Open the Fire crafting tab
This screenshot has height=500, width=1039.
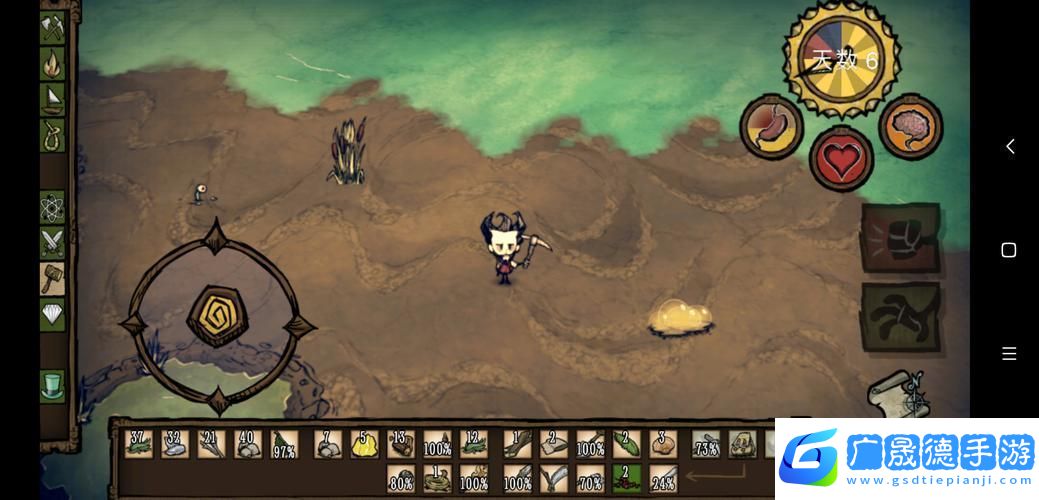pos(52,64)
